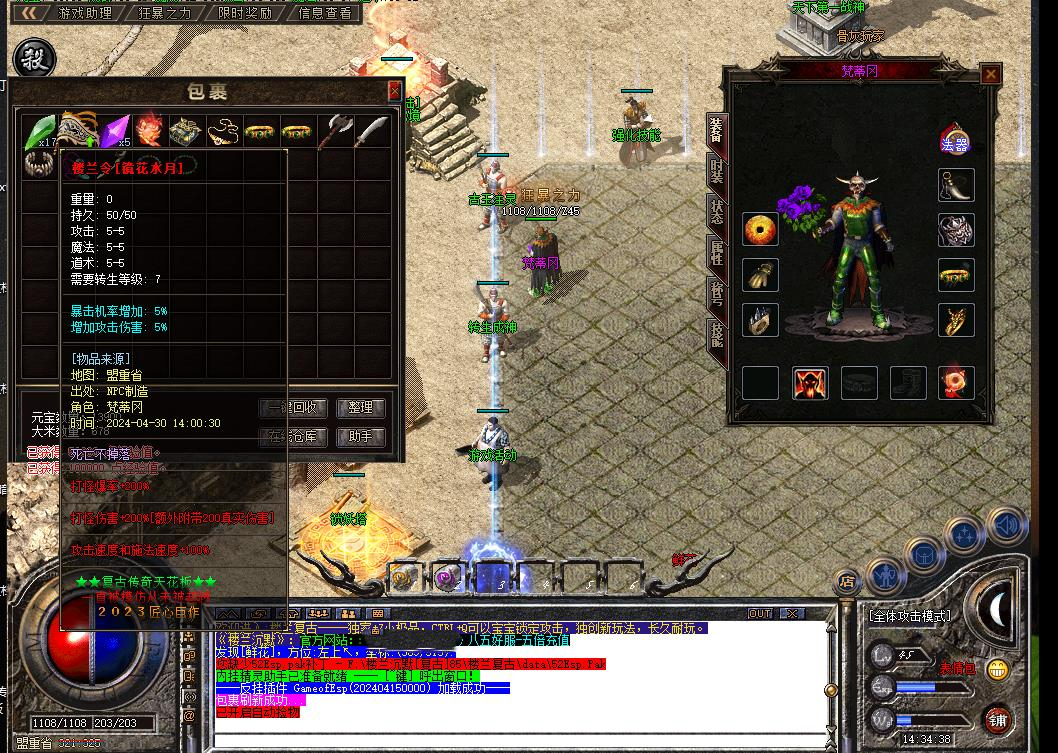Viewport: 1058px width, 753px height.
Task: Select the green crystal stack in the bag
Action: click(x=39, y=130)
